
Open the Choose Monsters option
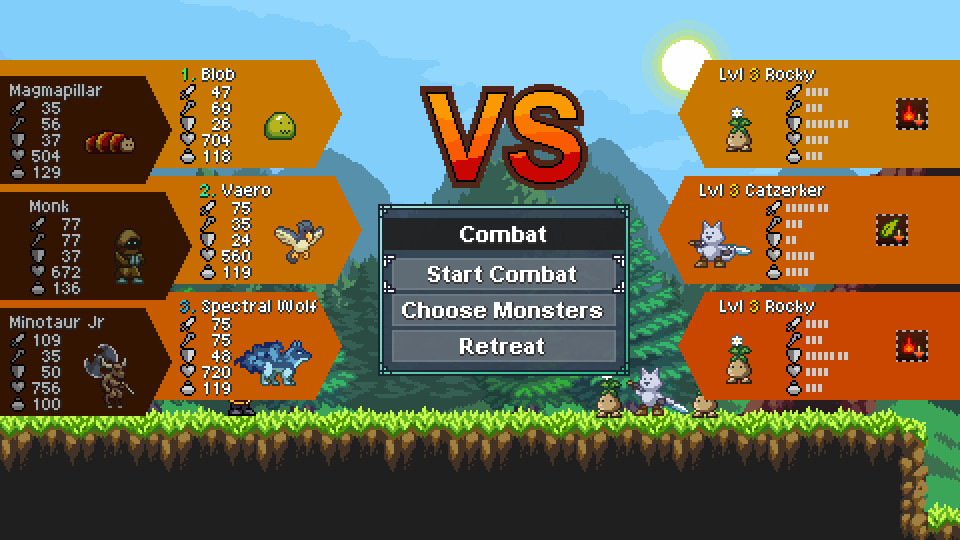point(502,310)
